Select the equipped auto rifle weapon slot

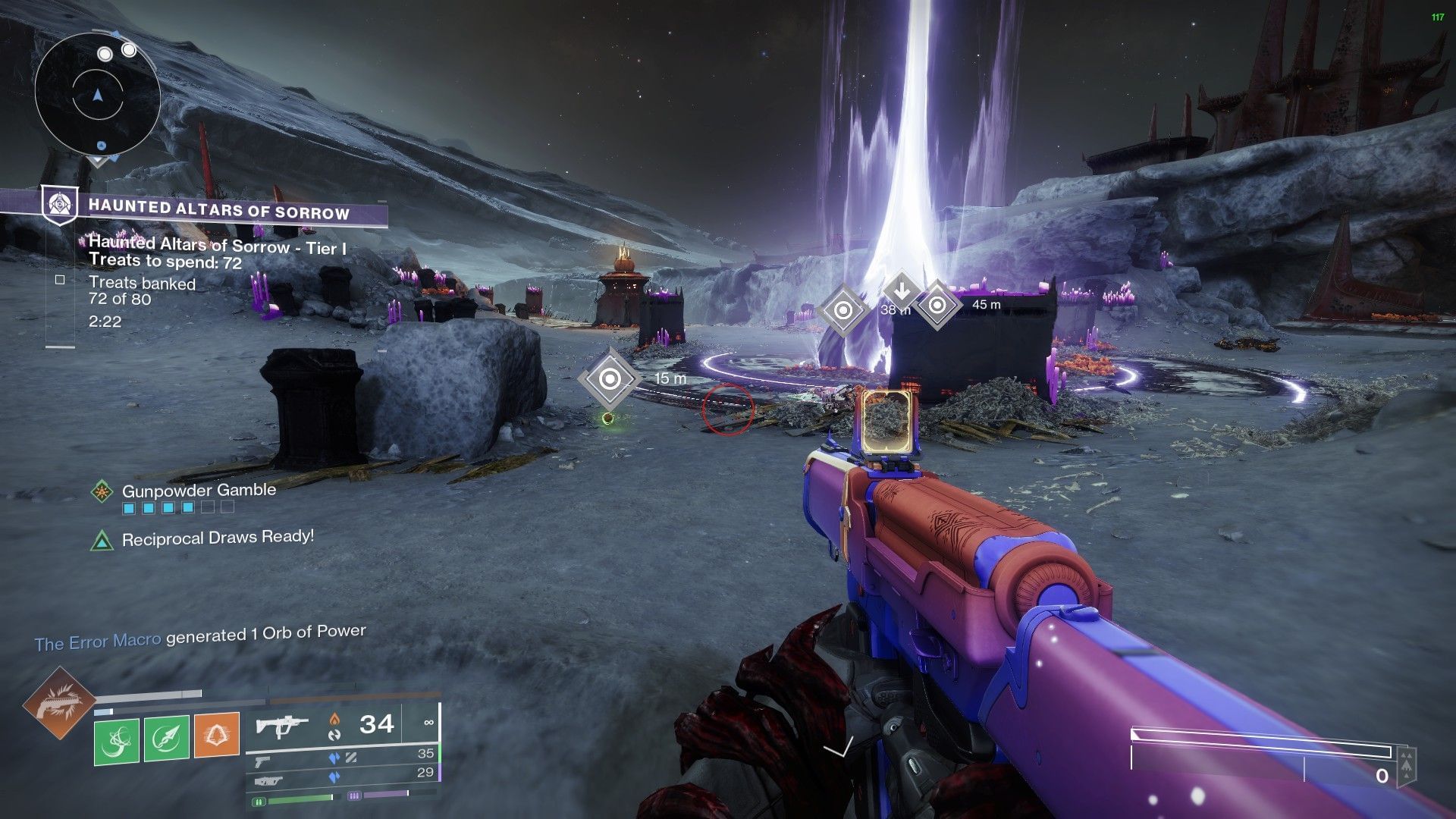tap(281, 726)
